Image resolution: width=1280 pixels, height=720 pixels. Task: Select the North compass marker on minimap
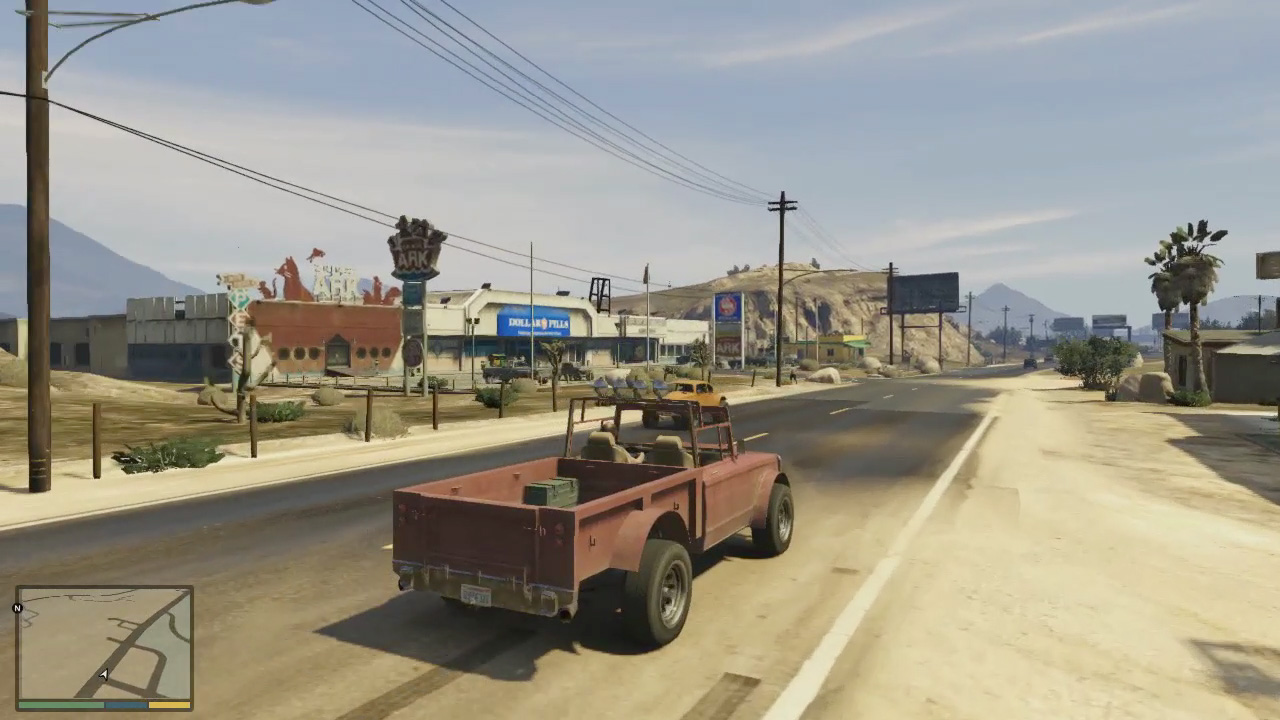pyautogui.click(x=17, y=609)
